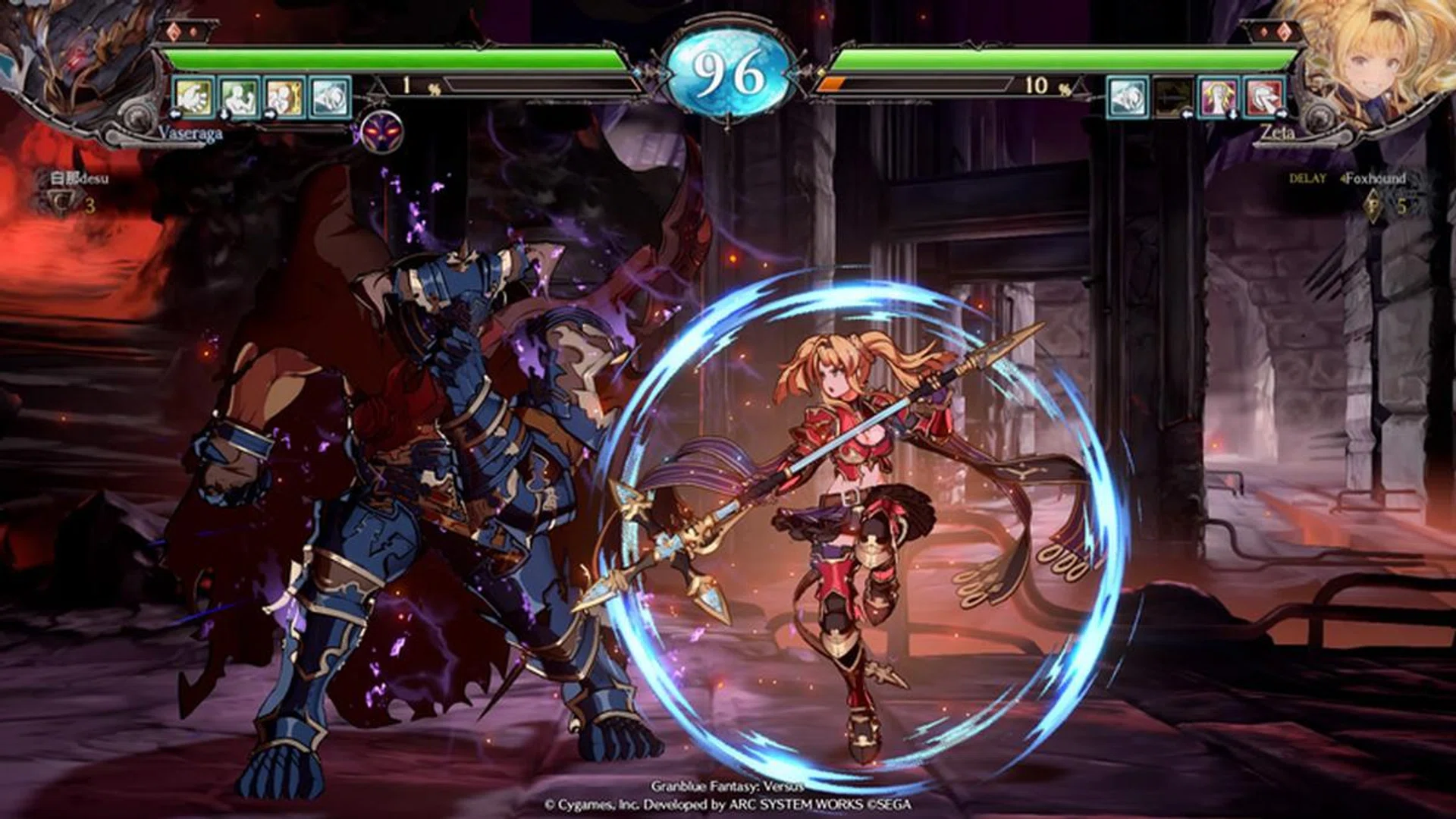The image size is (1456, 819).
Task: Click the right arrow under Vaseraga's third skill
Action: 270,114
